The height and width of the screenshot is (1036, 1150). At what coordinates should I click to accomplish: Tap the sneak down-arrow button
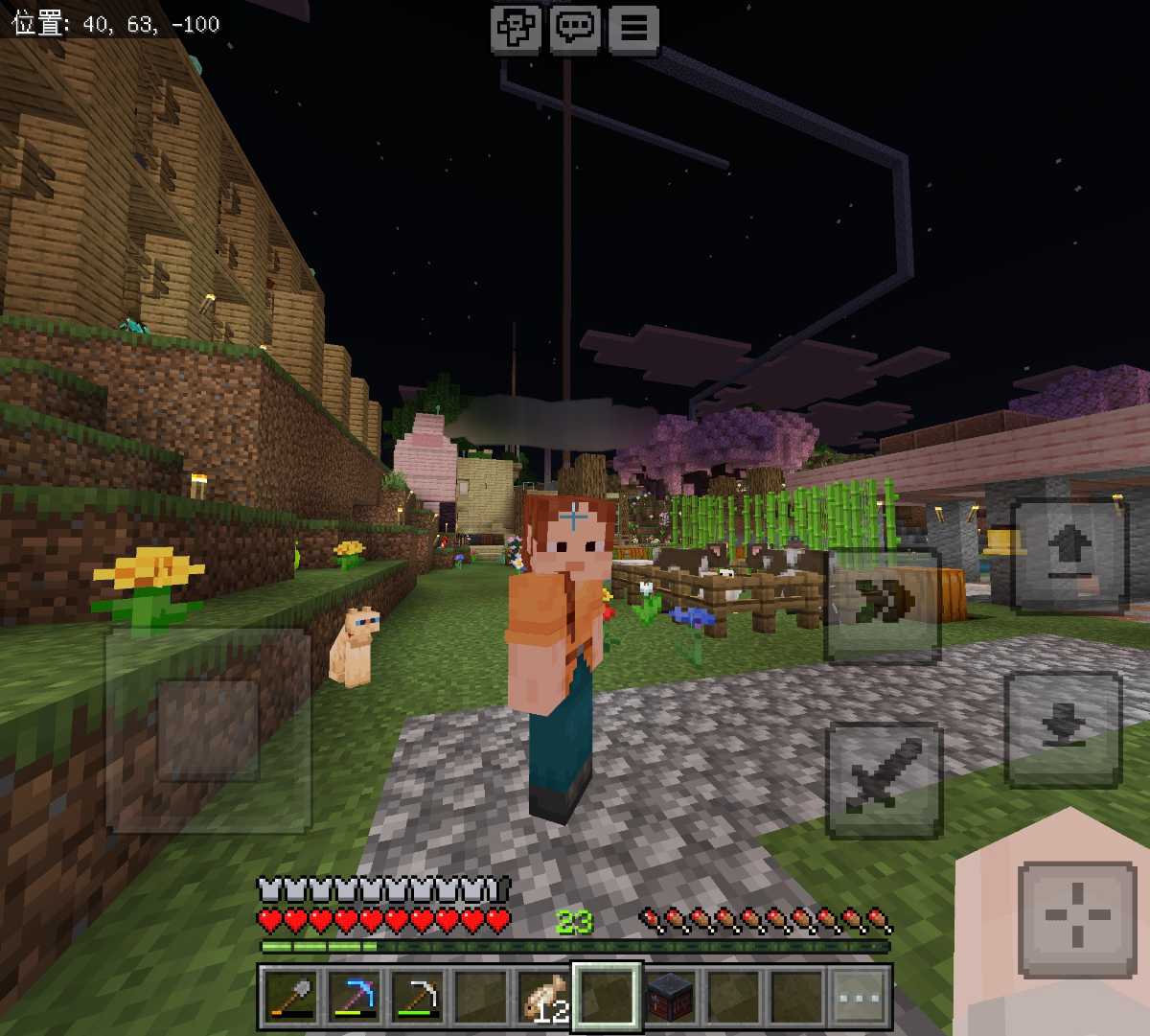[1062, 728]
